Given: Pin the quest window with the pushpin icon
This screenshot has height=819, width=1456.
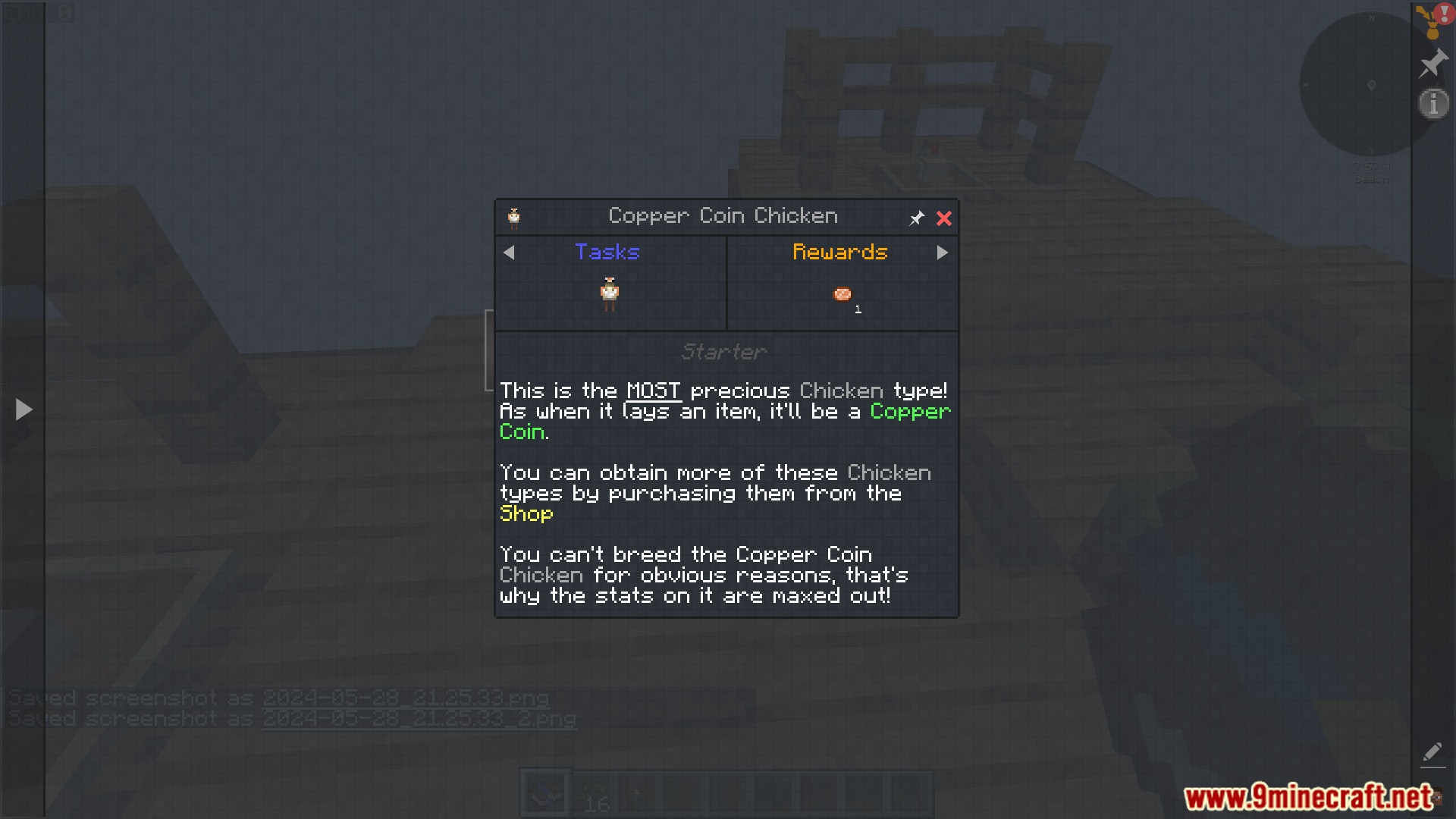Looking at the screenshot, I should coord(917,218).
